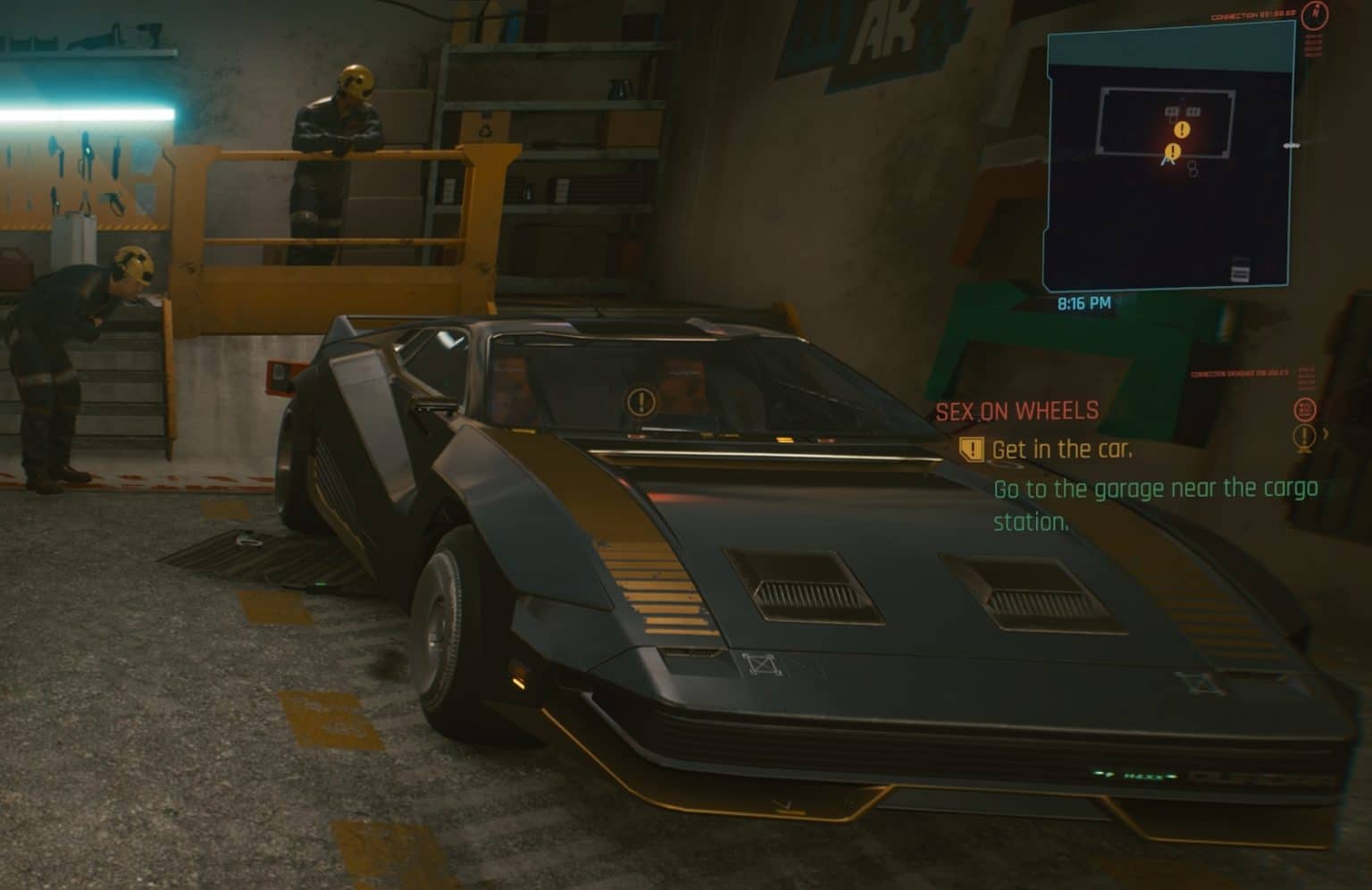Select the gold tracked-quest marker icon on the right
This screenshot has width=1372, height=890.
(x=1306, y=436)
